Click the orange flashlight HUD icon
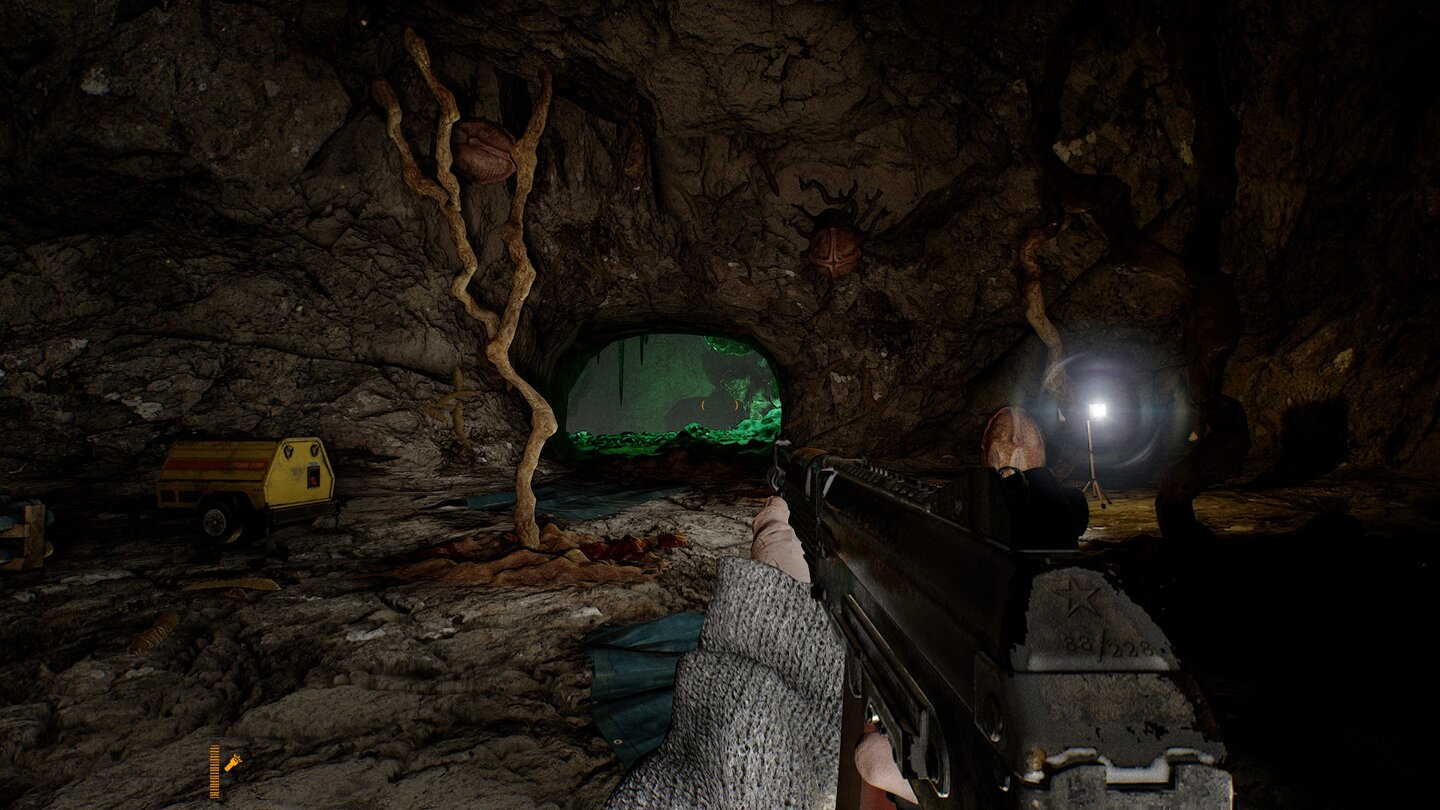Screen dimensions: 1440x810 [x=232, y=762]
